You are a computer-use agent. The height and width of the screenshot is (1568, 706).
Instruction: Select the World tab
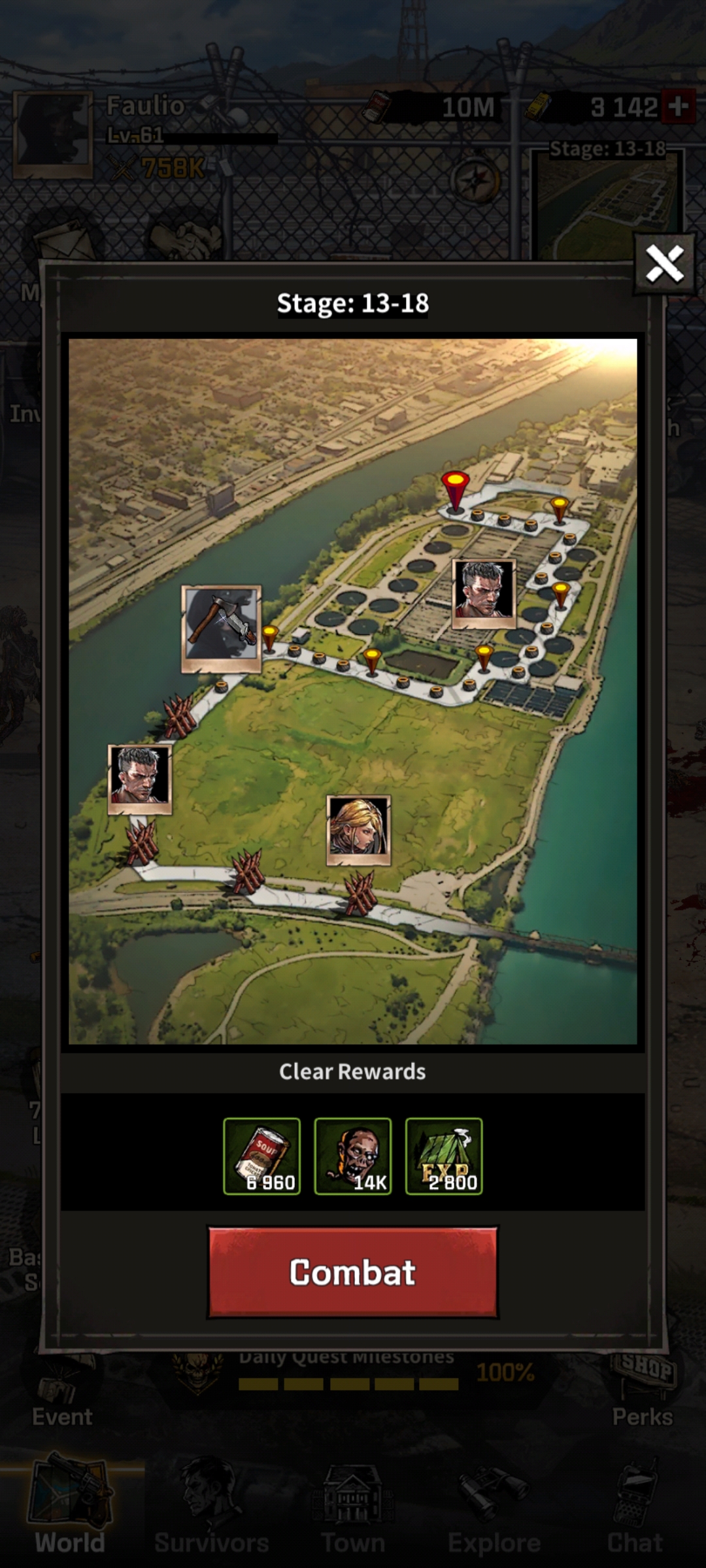[x=70, y=1509]
